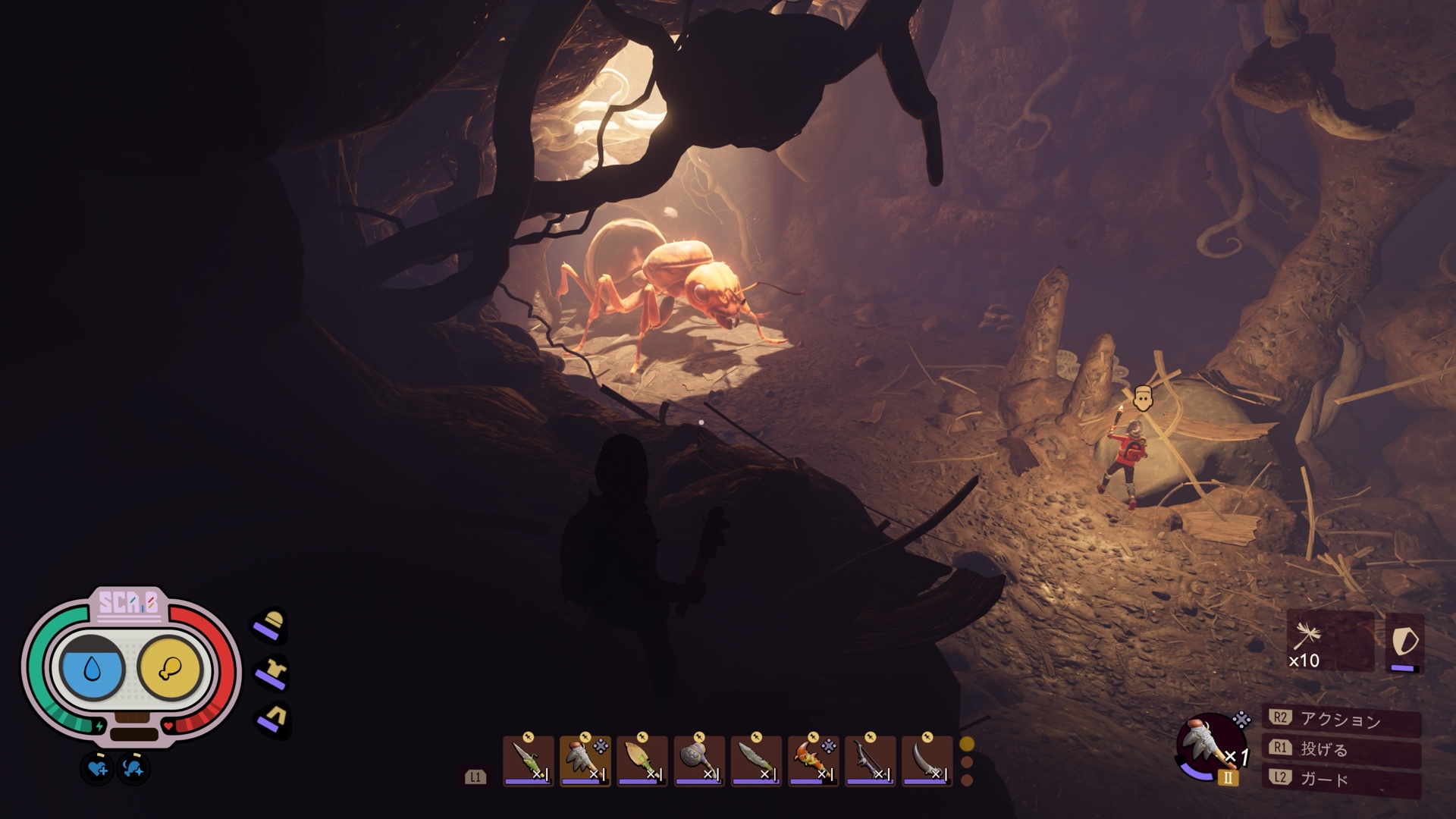Click the yellow drumstick hunger gauge

tap(171, 668)
